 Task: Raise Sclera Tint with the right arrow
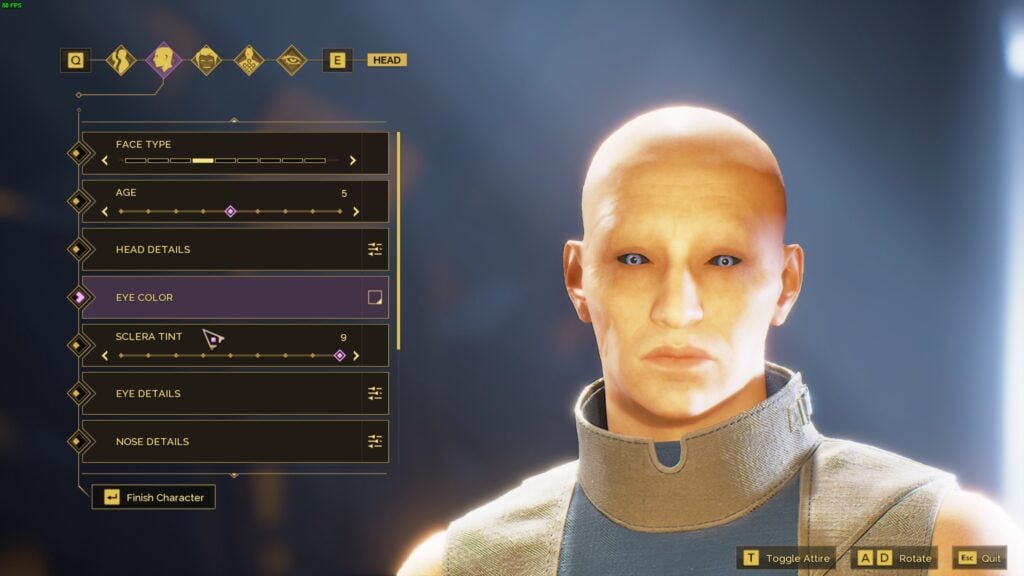(356, 355)
